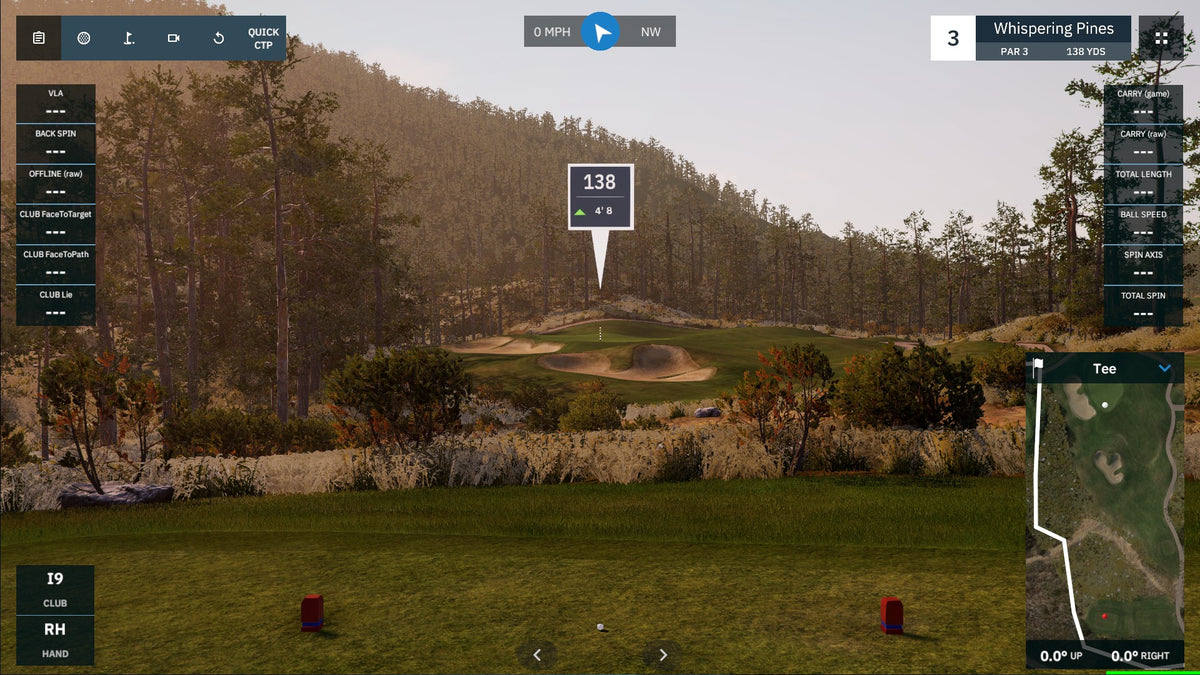Select the flag pin icon in toolbar

tap(129, 38)
